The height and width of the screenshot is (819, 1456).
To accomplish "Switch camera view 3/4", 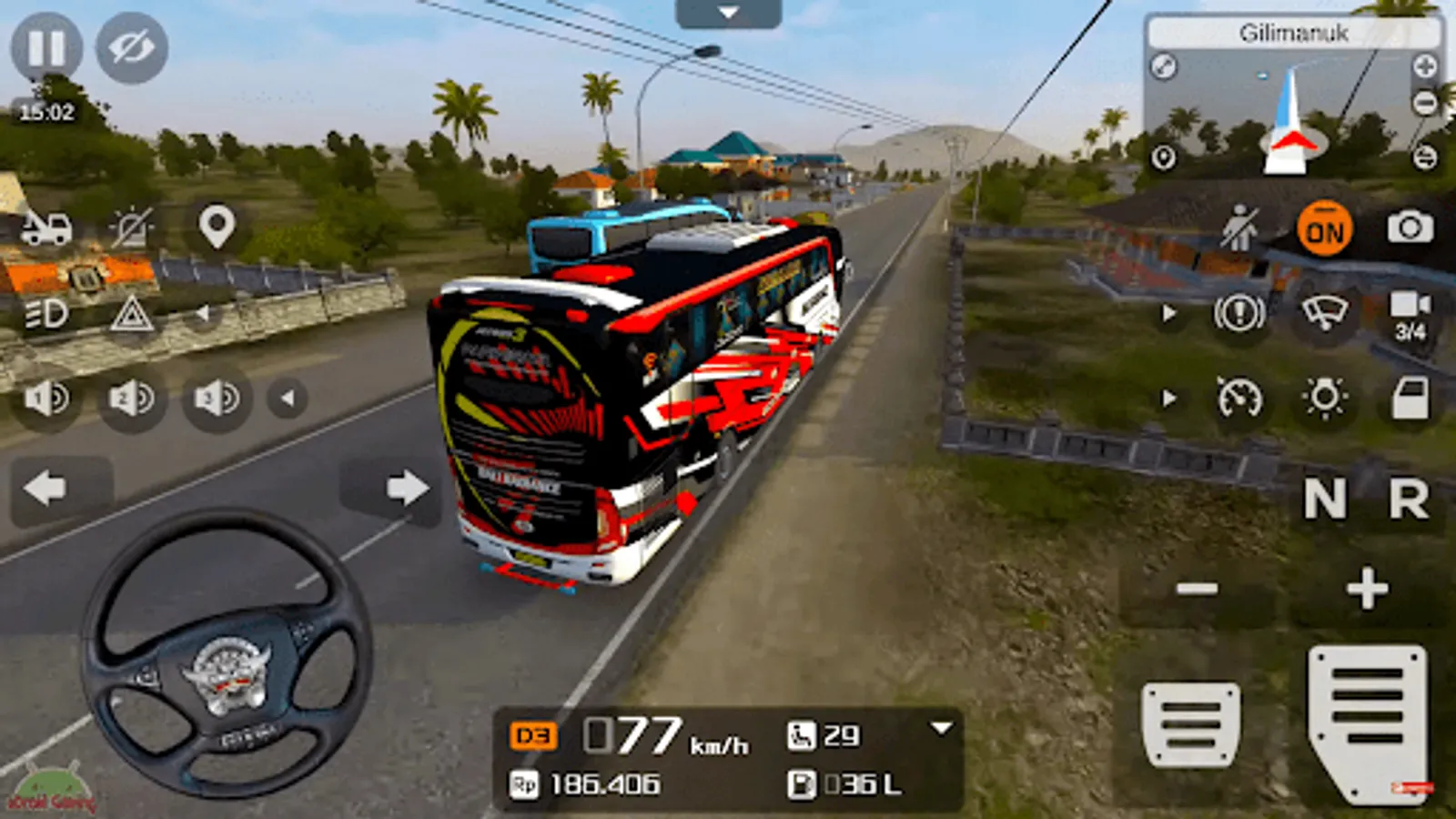I will 1410,315.
